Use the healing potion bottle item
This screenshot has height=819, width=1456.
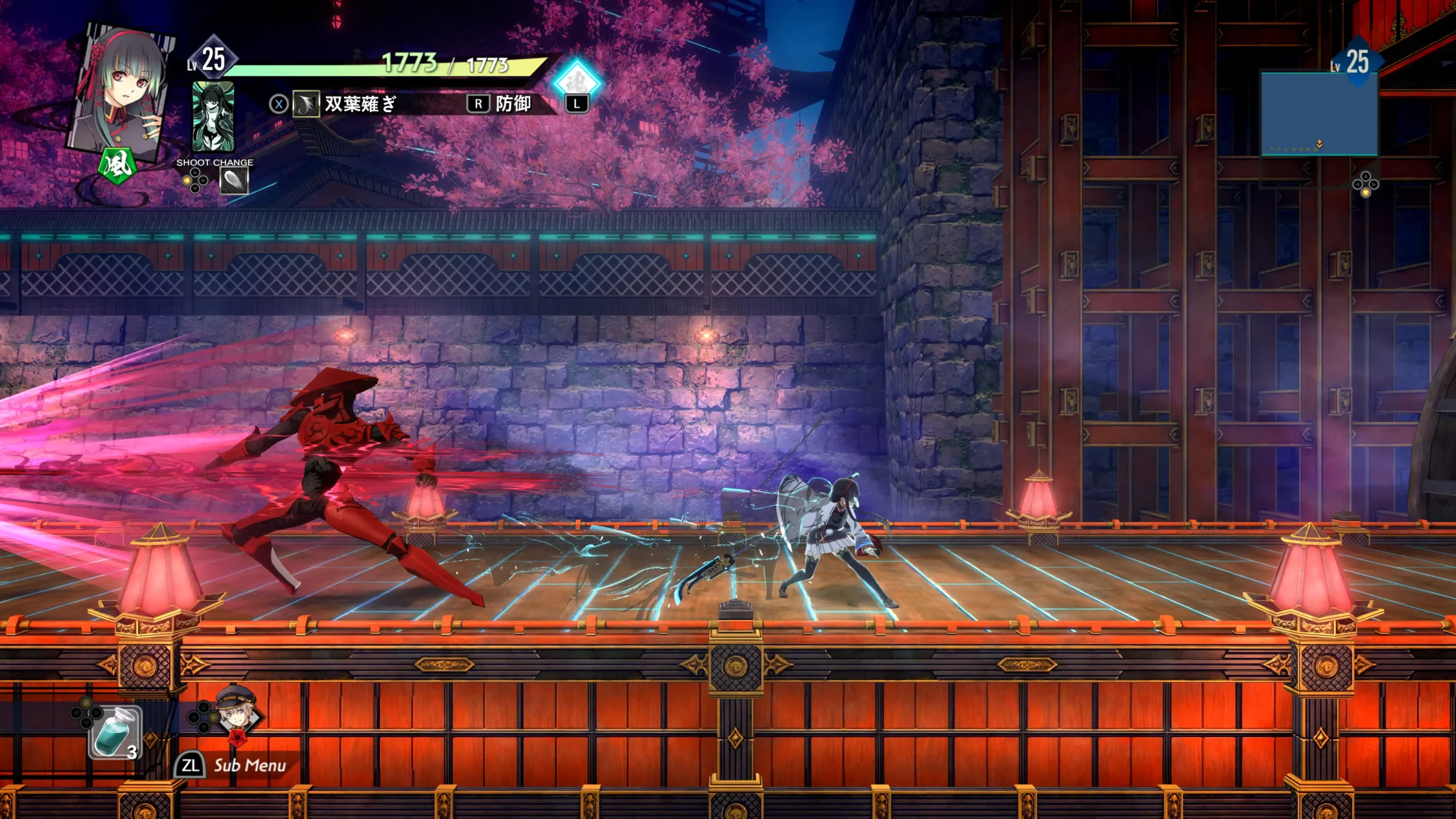(x=115, y=733)
